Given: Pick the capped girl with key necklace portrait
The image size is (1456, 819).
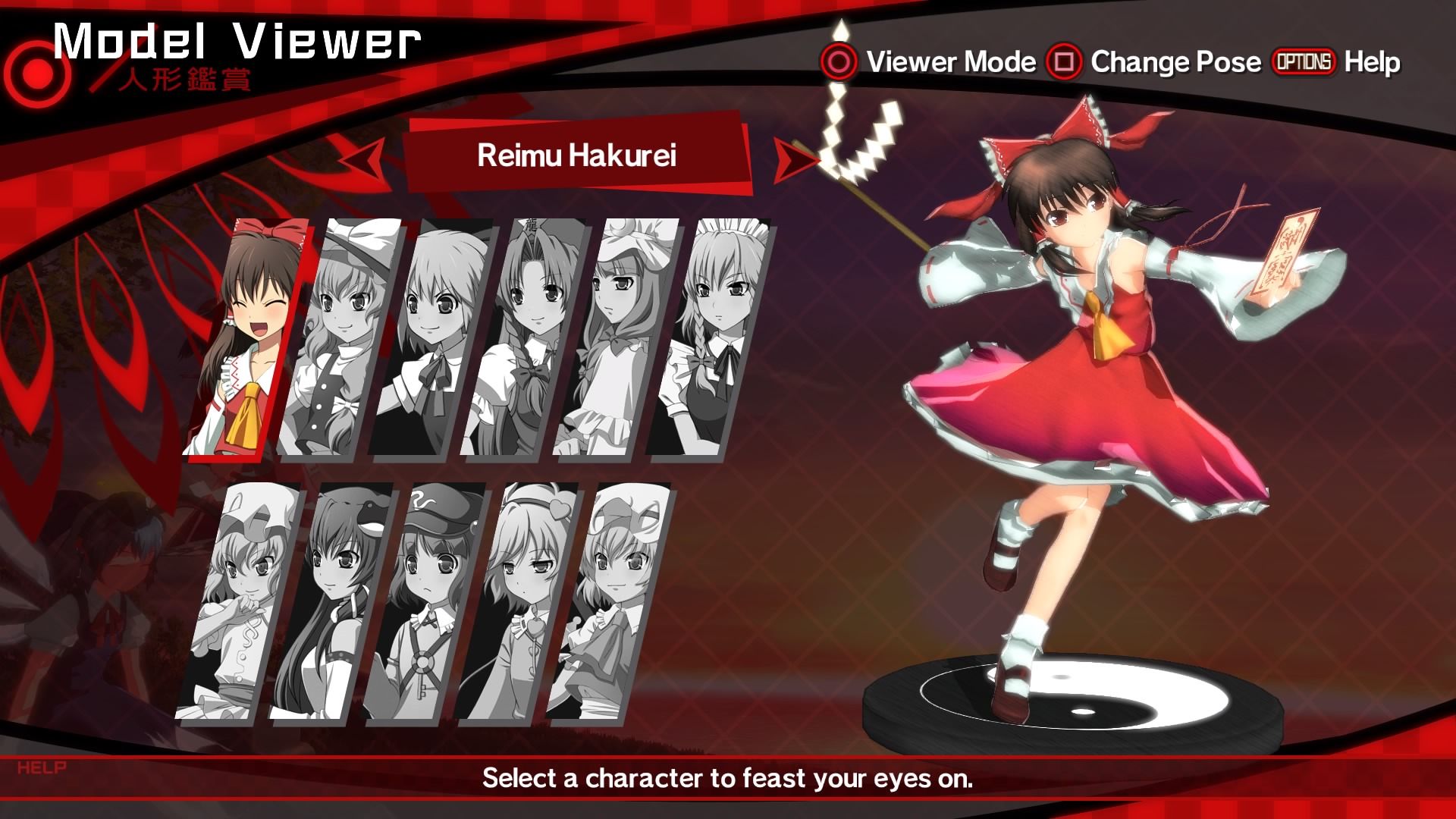Looking at the screenshot, I should point(422,602).
